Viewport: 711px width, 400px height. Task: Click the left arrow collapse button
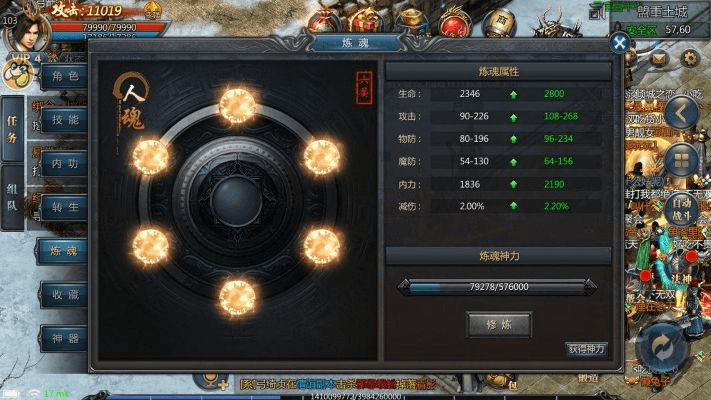[x=682, y=111]
